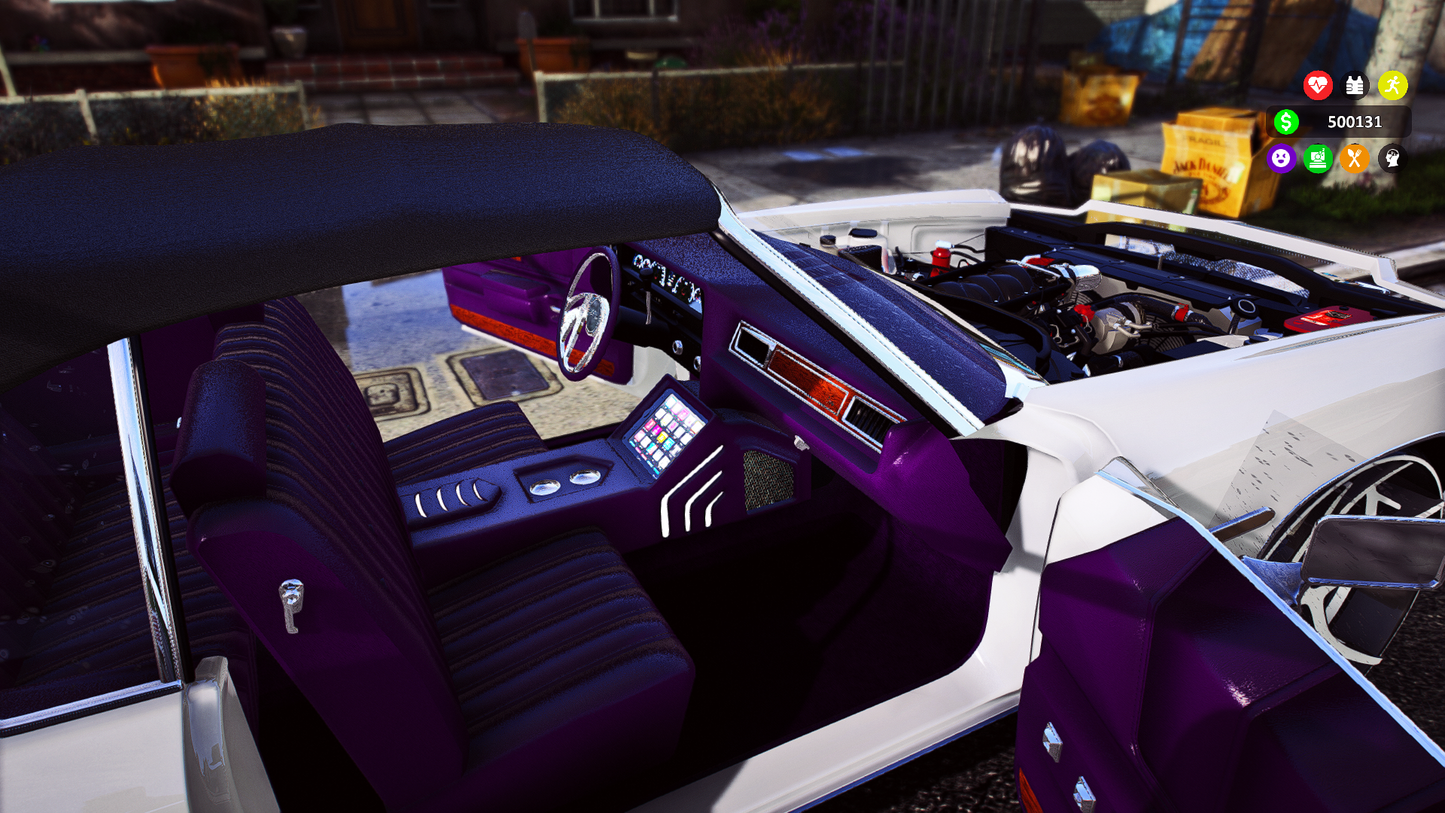Click the head stress icon

point(1391,158)
